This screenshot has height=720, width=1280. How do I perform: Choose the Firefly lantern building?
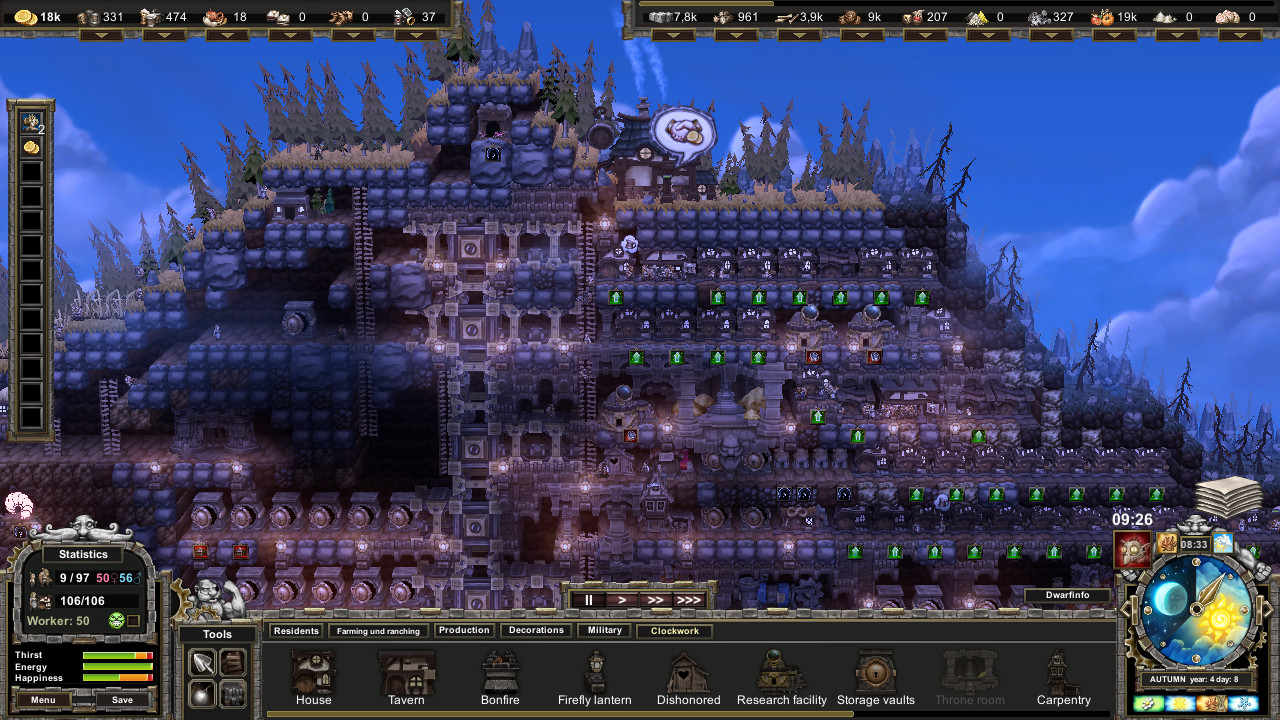click(x=594, y=672)
